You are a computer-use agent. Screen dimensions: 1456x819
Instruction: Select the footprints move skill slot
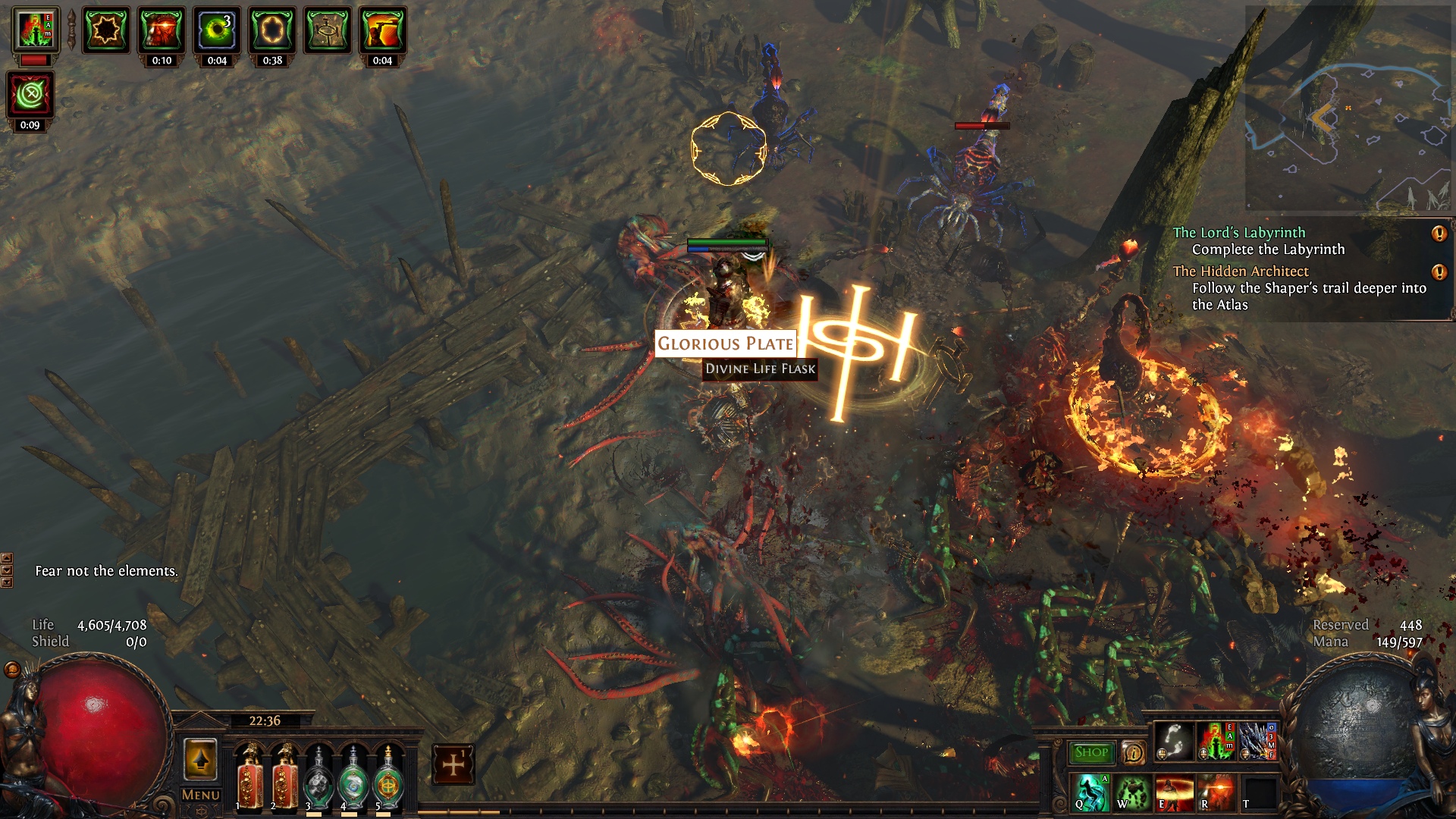pos(1174,742)
